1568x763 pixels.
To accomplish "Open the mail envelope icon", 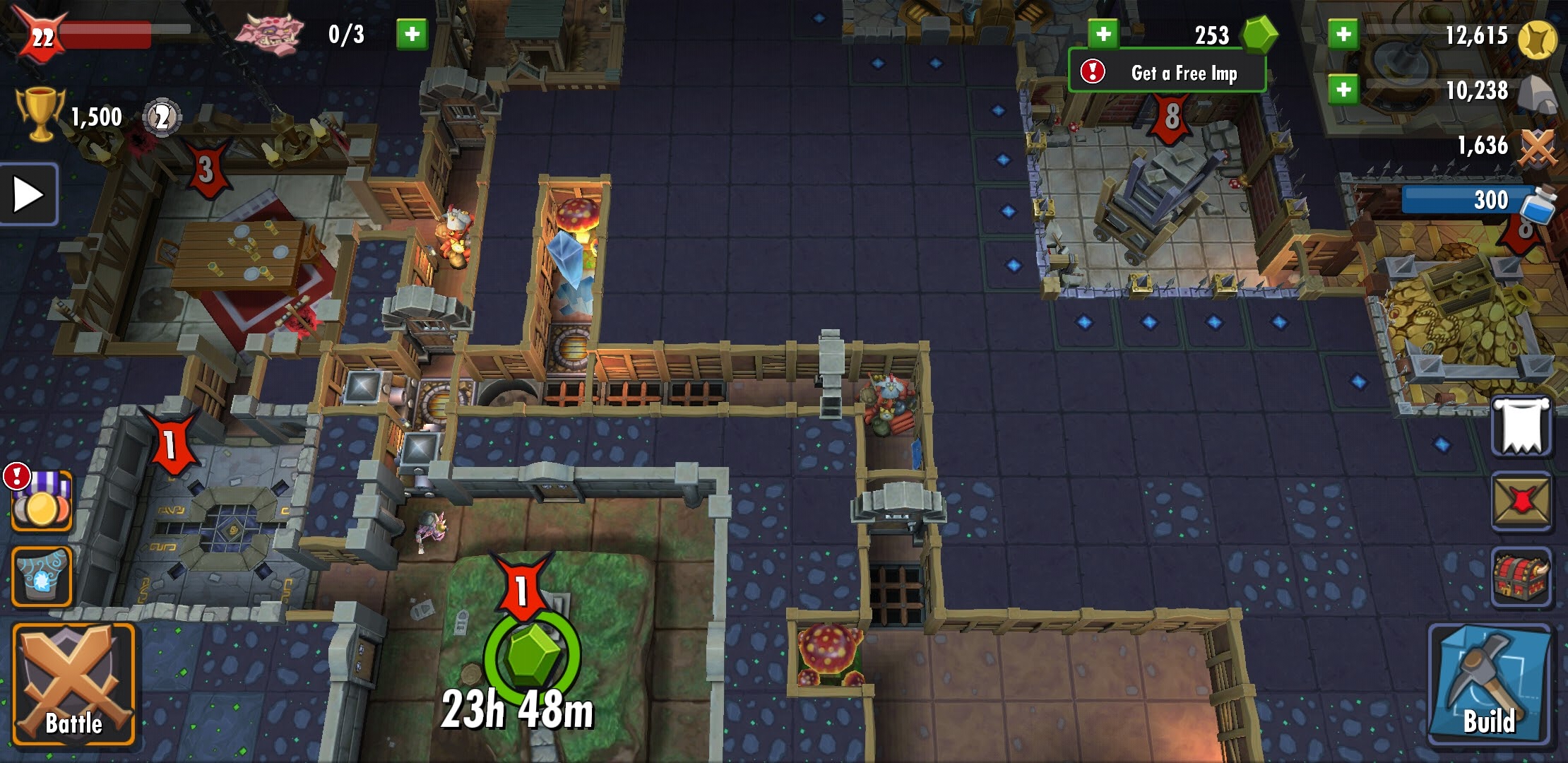I will coord(1521,502).
